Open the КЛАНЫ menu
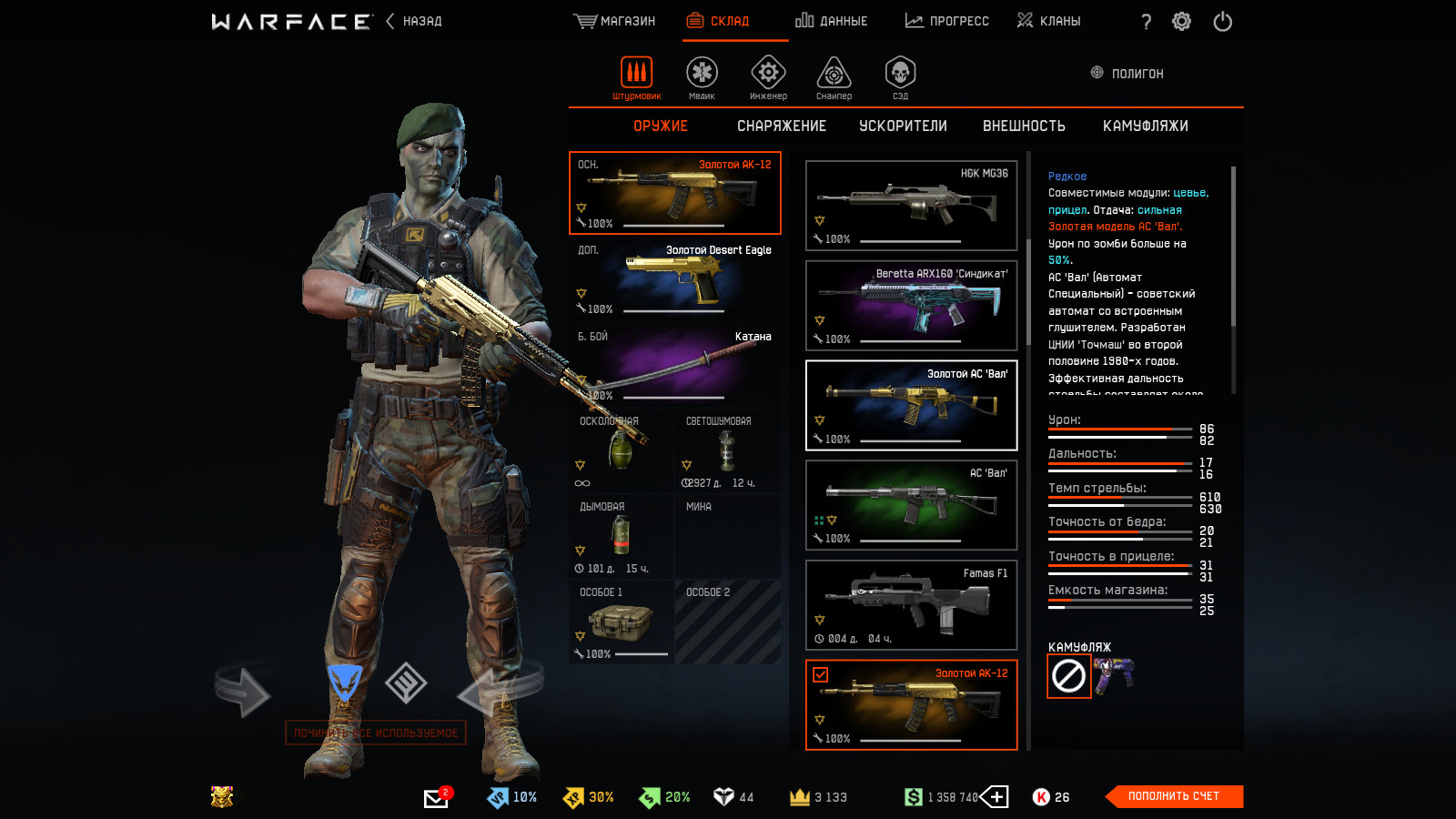This screenshot has height=819, width=1456. point(1048,21)
